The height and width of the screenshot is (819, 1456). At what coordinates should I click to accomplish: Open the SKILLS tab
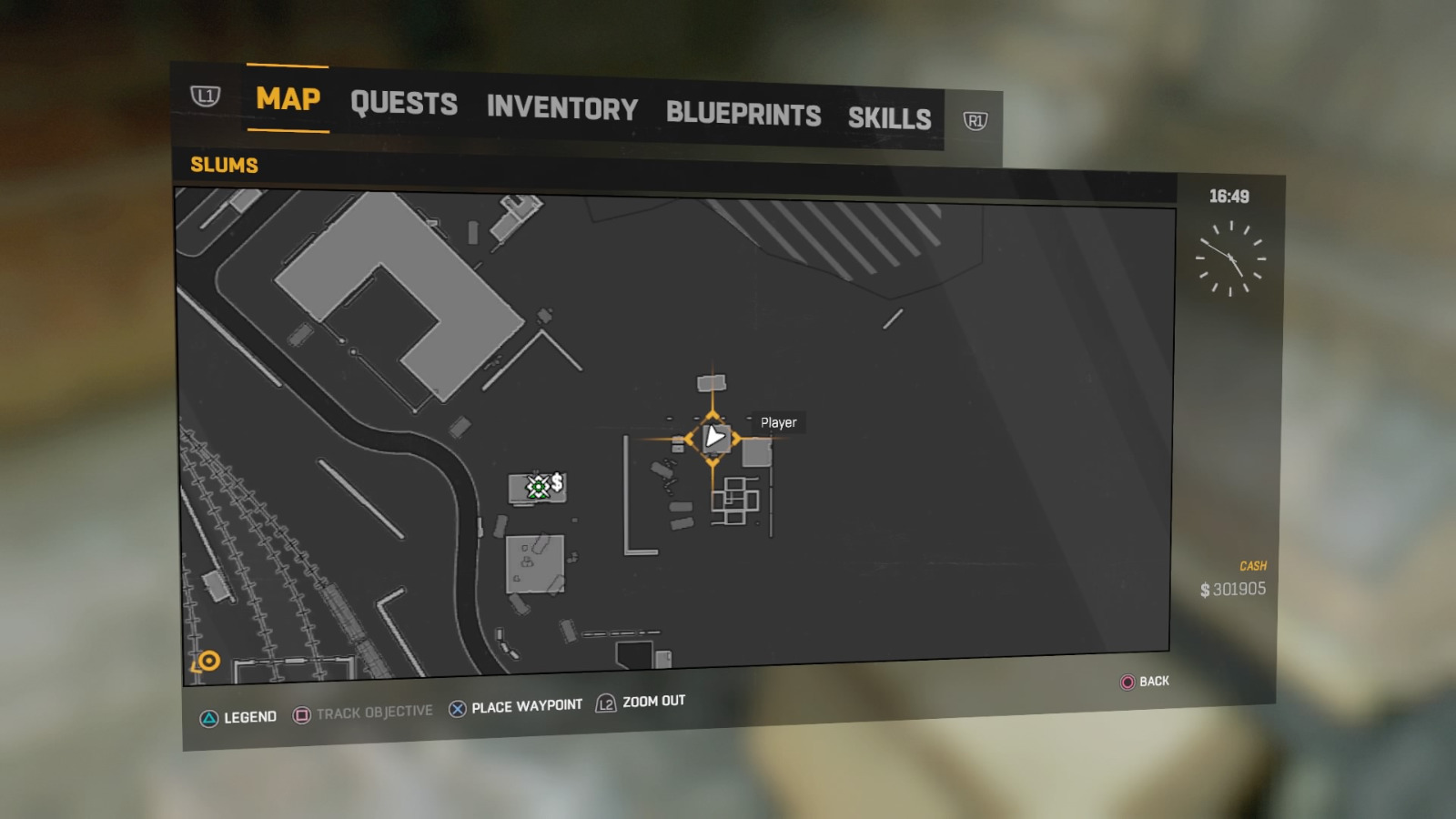pos(889,117)
